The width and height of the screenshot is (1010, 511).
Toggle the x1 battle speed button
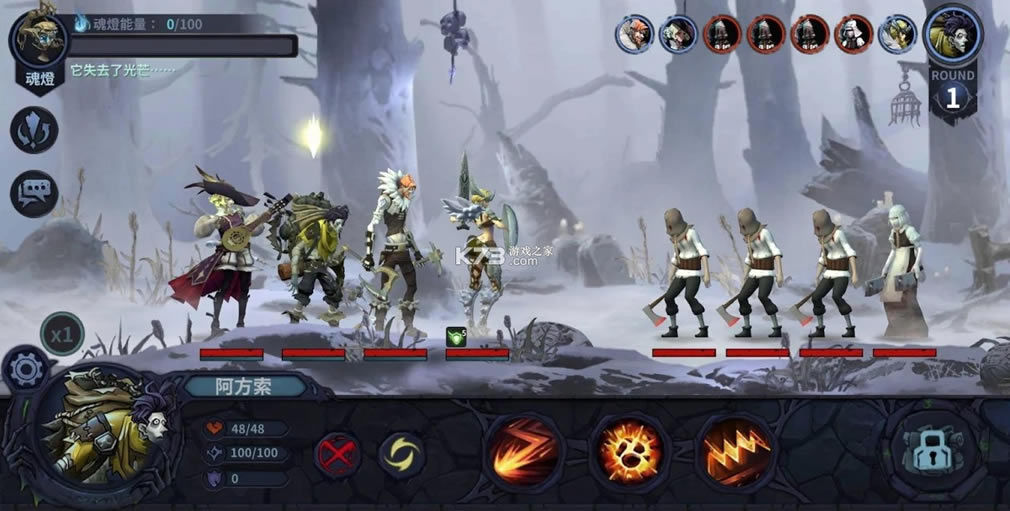62,335
